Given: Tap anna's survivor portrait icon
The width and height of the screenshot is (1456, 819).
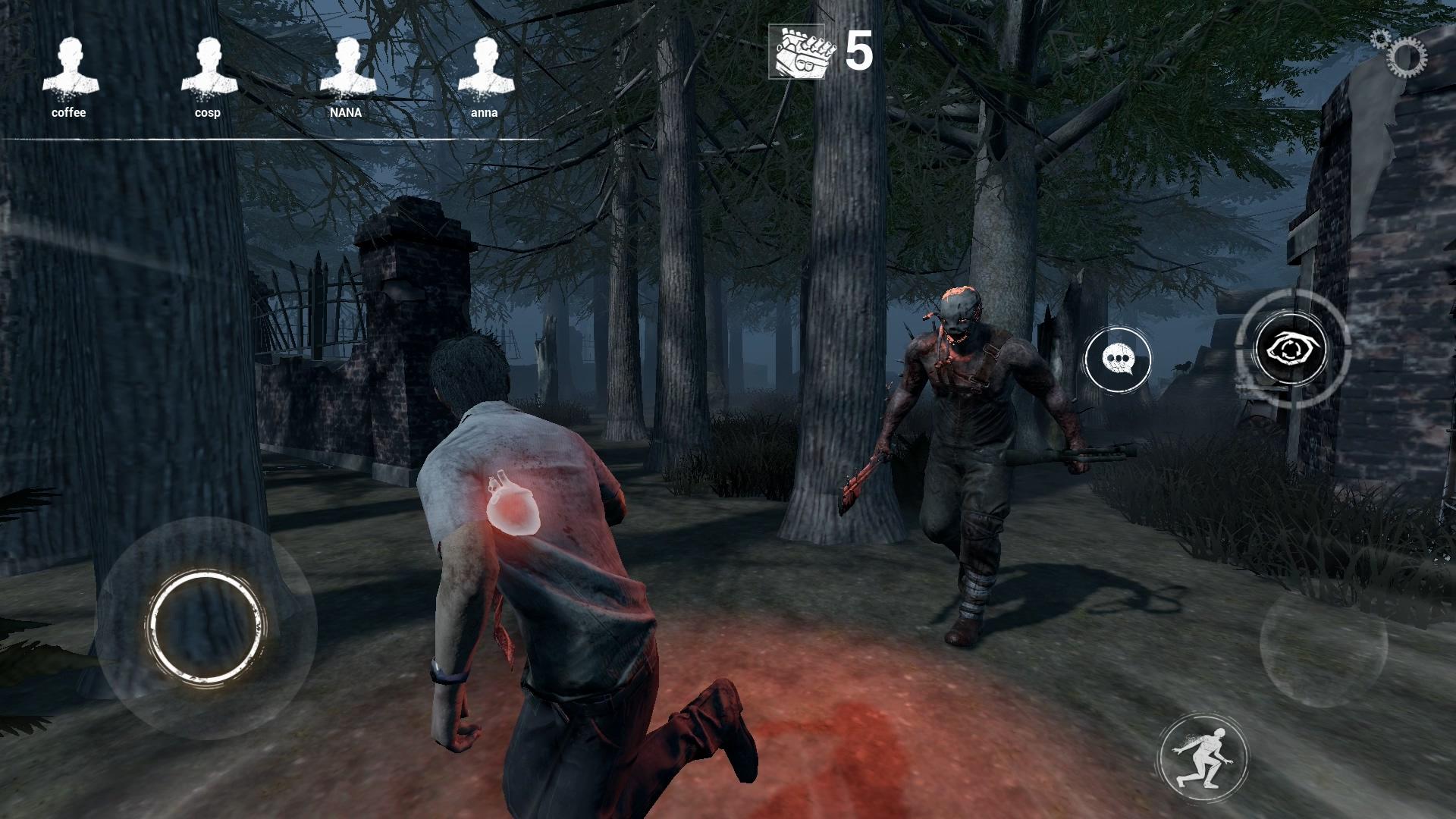Looking at the screenshot, I should pos(486,64).
